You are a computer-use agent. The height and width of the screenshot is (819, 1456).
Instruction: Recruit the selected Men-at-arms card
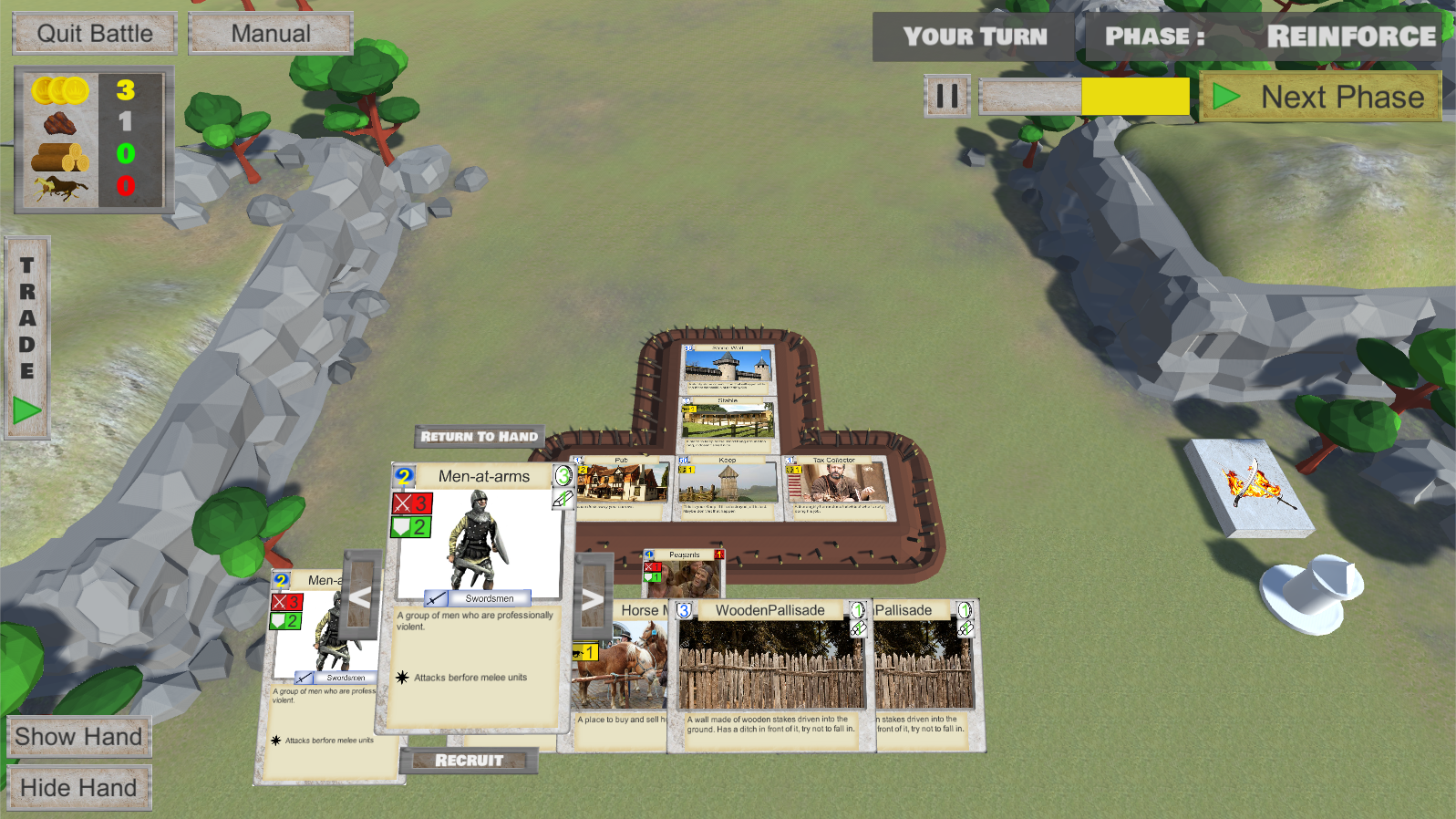coord(469,761)
